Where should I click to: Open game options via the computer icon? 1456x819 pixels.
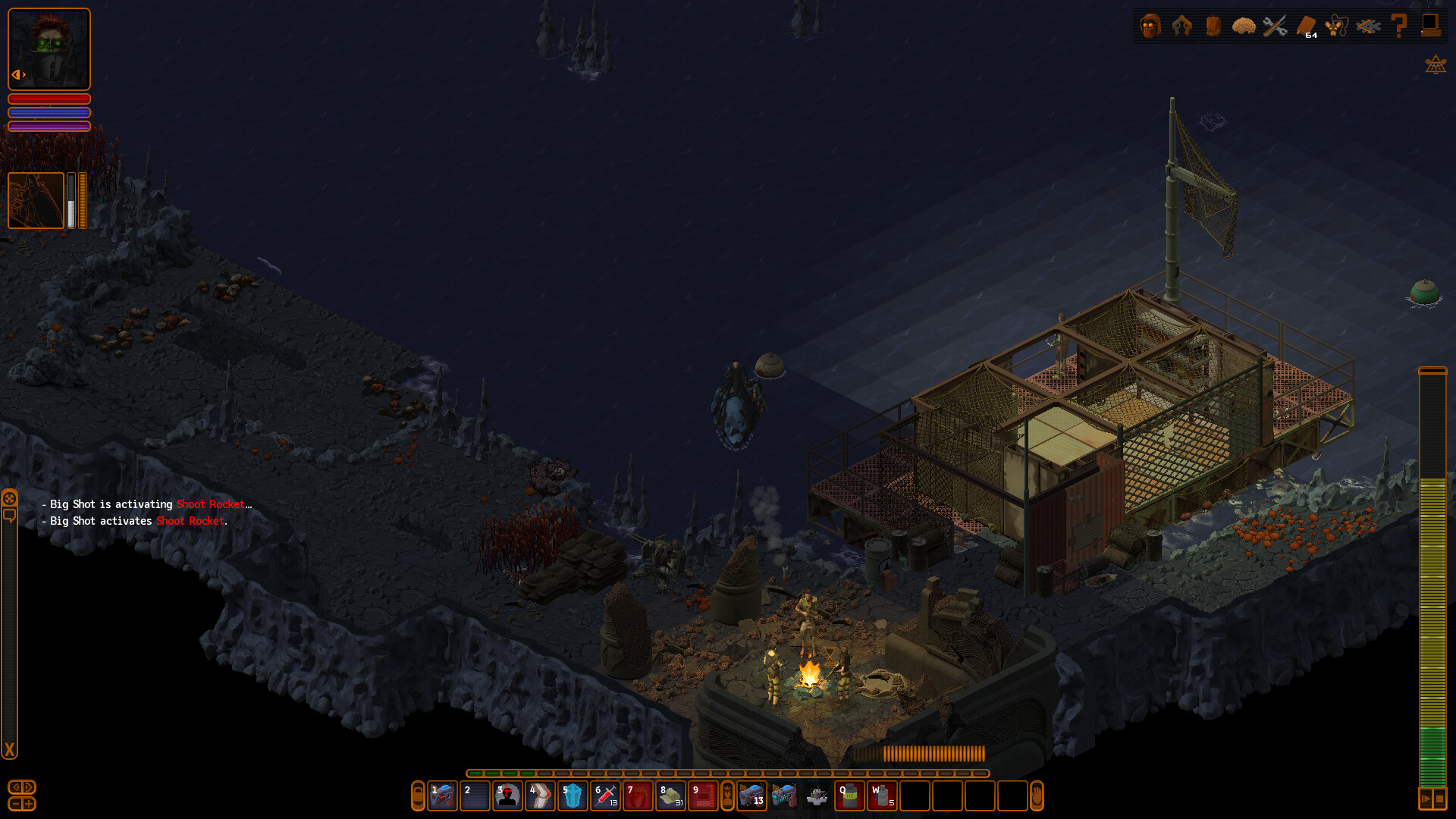point(1430,25)
